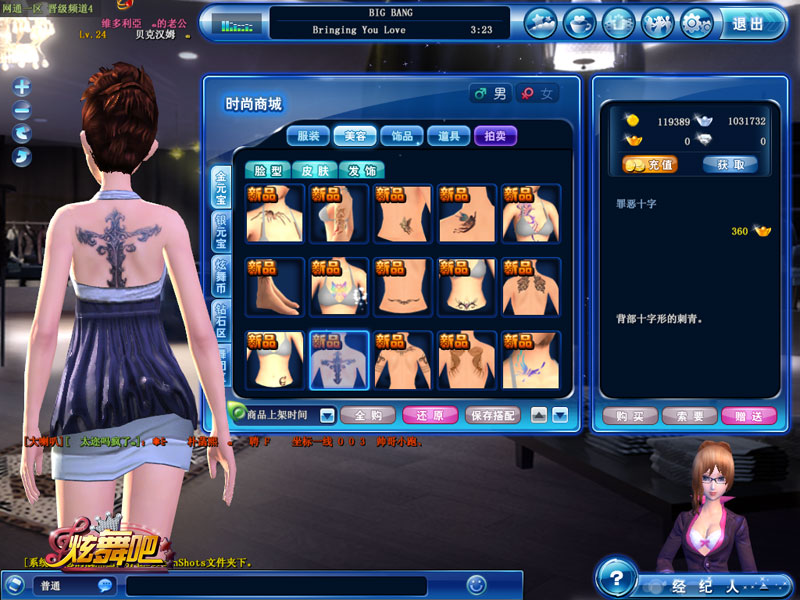Open the 饰品 accessories tab
The height and width of the screenshot is (600, 800).
pyautogui.click(x=403, y=136)
